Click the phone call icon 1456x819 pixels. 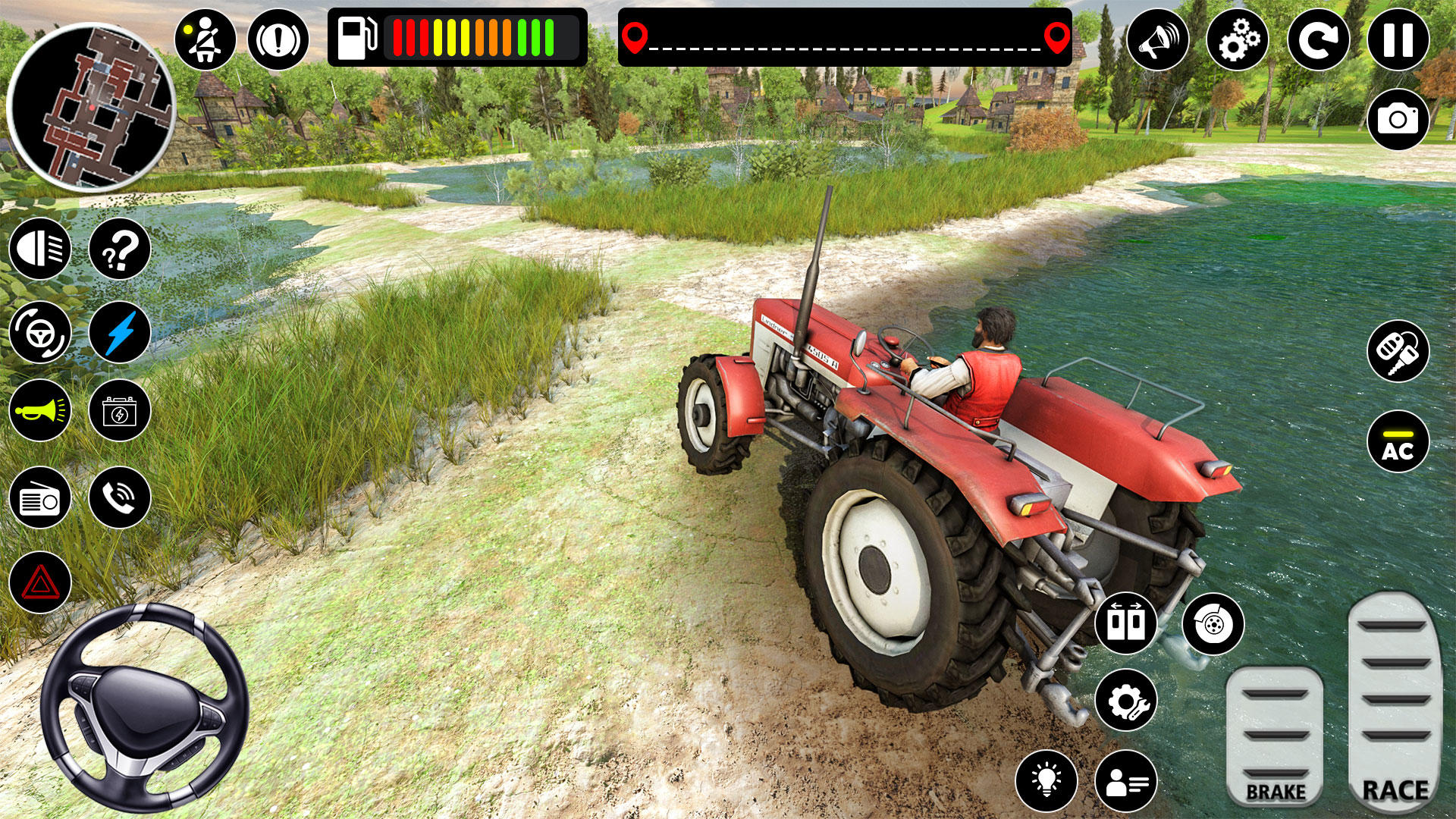pyautogui.click(x=121, y=498)
